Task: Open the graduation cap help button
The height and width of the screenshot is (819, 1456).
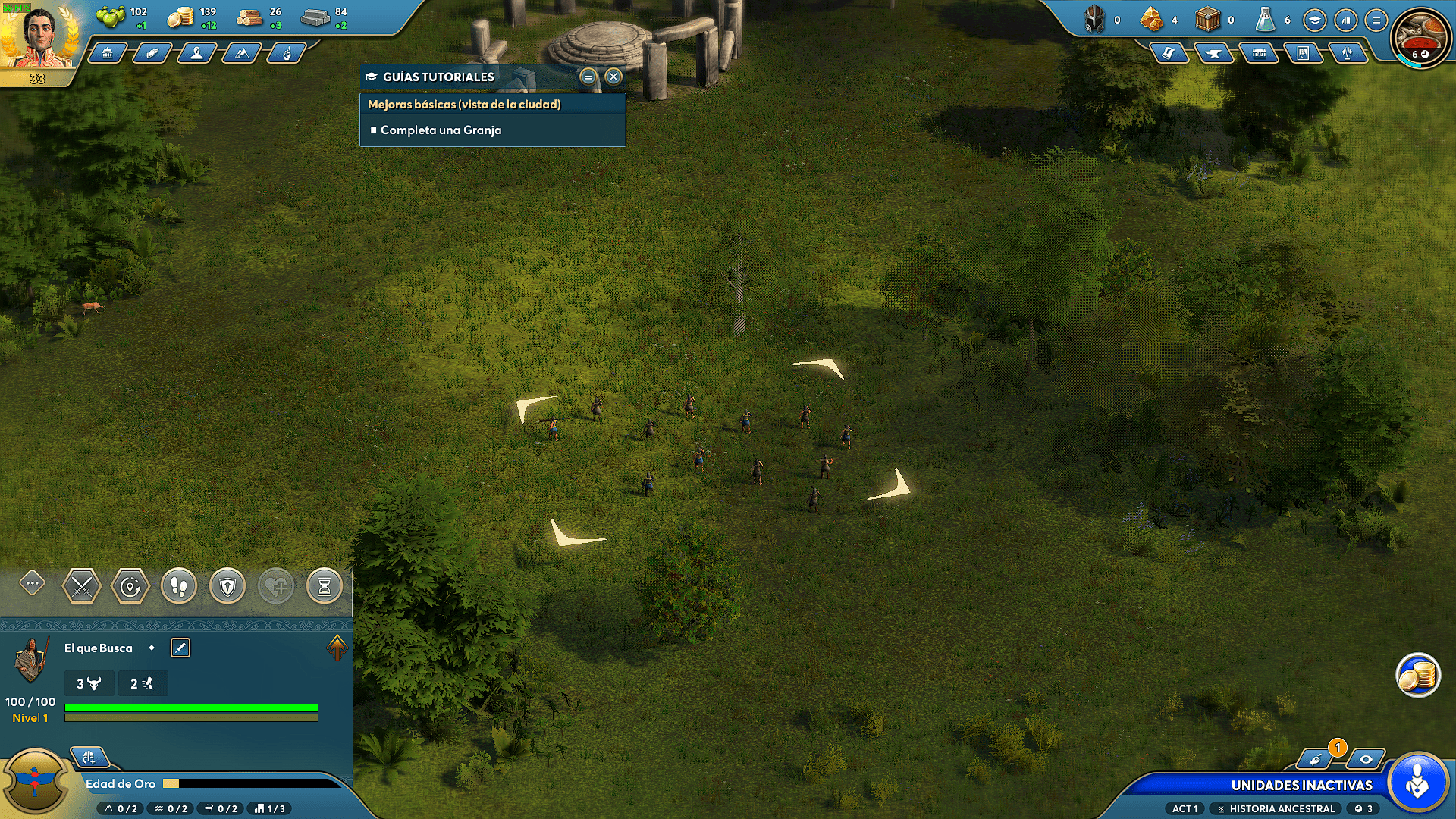Action: coord(1315,20)
